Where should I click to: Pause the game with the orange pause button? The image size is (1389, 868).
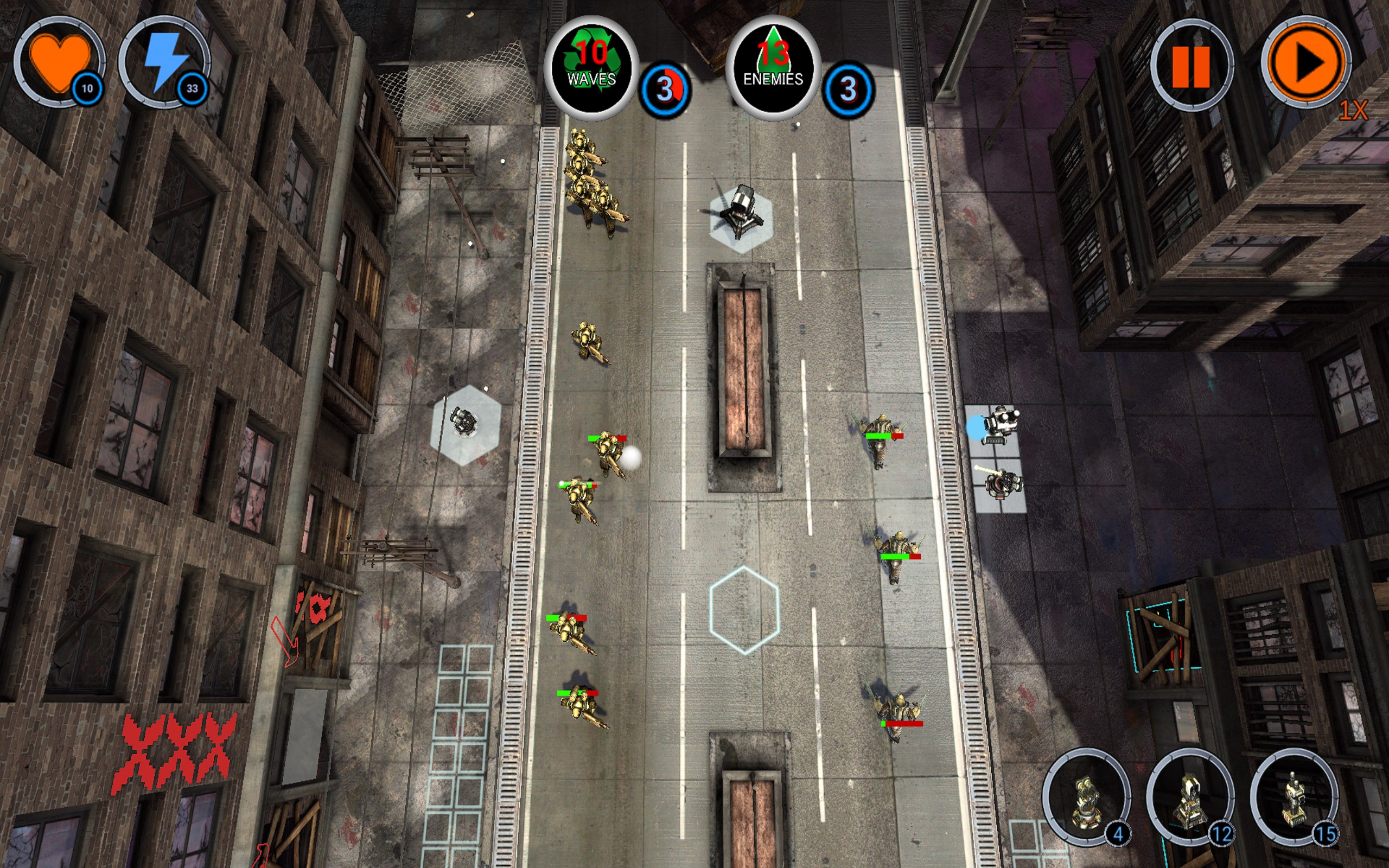pyautogui.click(x=1190, y=66)
